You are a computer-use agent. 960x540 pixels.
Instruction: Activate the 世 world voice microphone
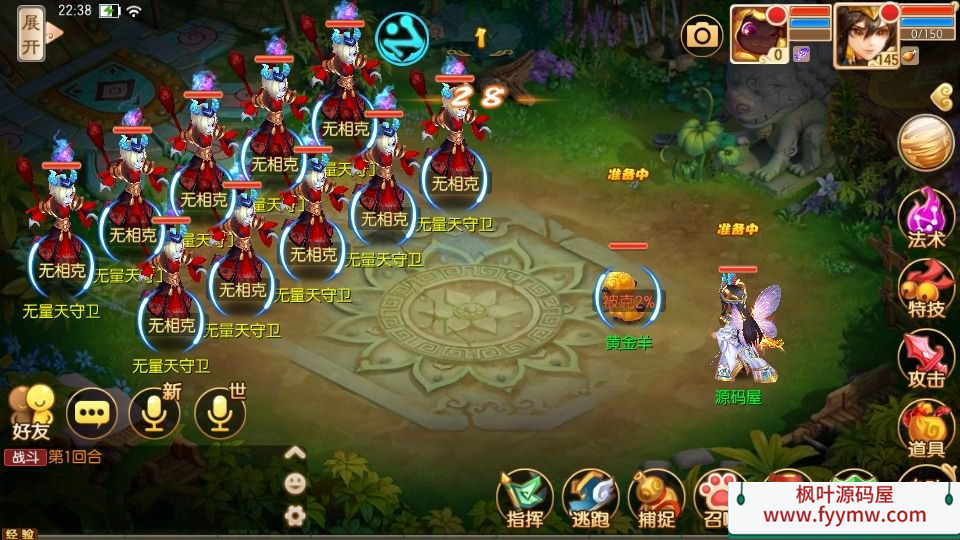point(219,412)
